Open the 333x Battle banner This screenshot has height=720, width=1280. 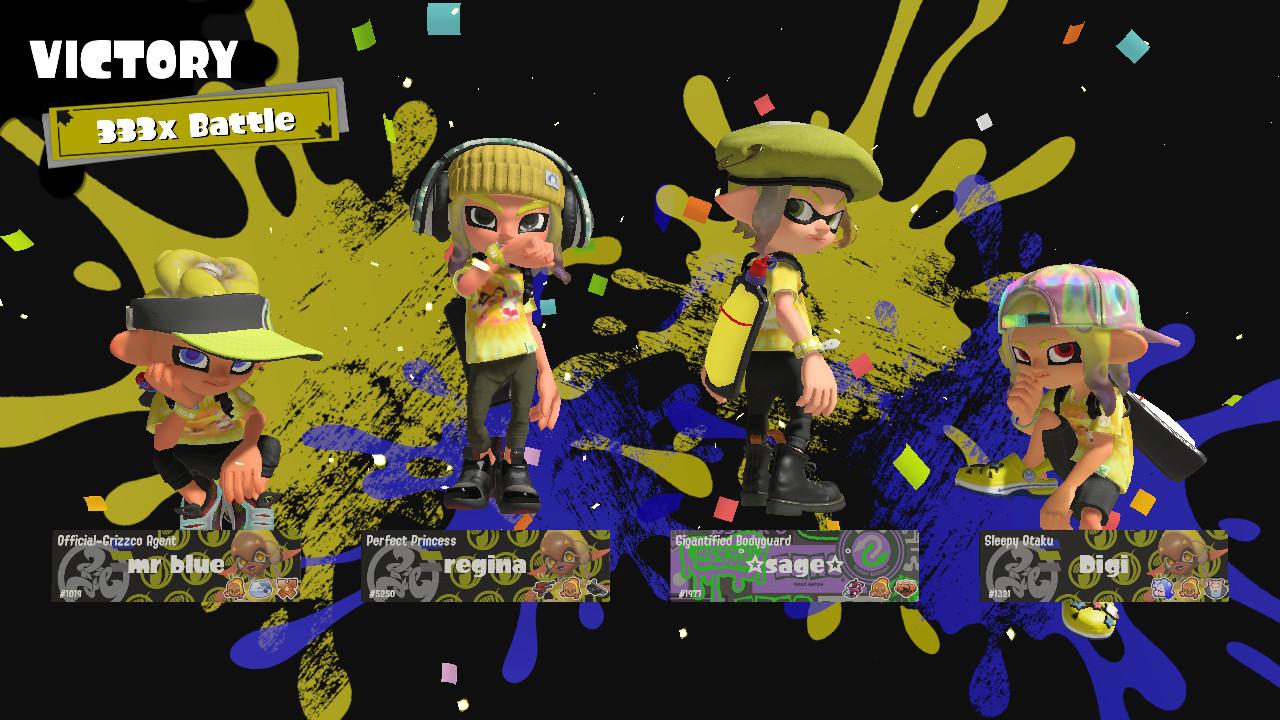[x=196, y=122]
